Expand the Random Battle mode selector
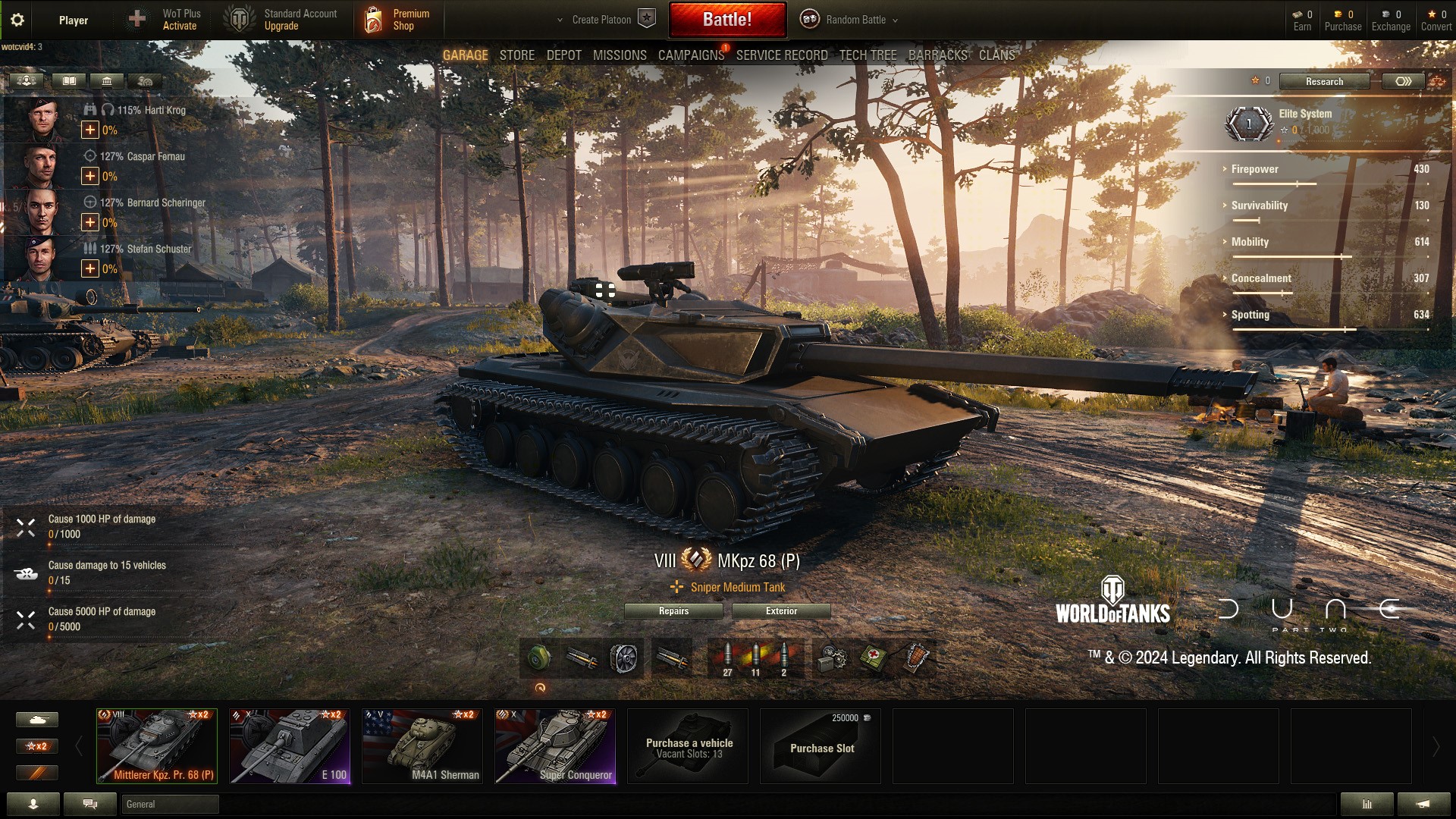 click(849, 20)
